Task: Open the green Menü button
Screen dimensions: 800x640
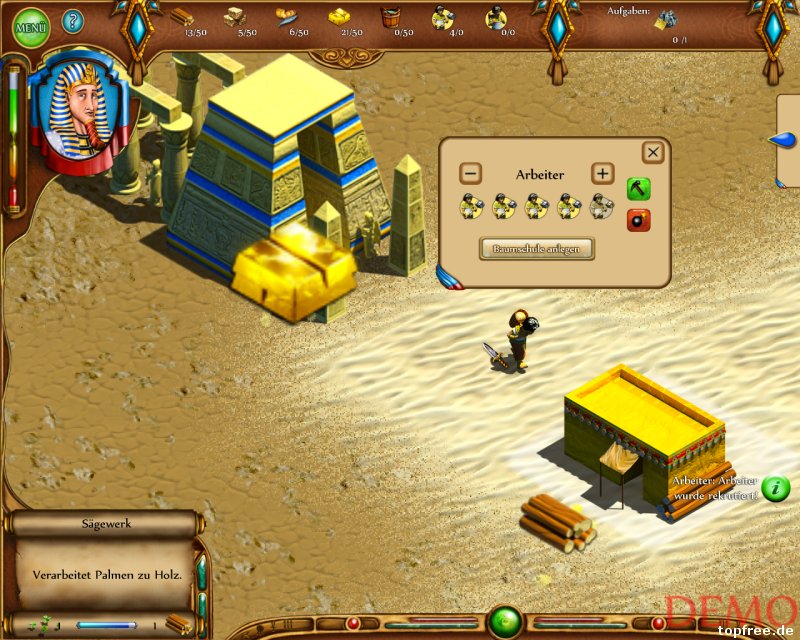Action: pyautogui.click(x=29, y=24)
